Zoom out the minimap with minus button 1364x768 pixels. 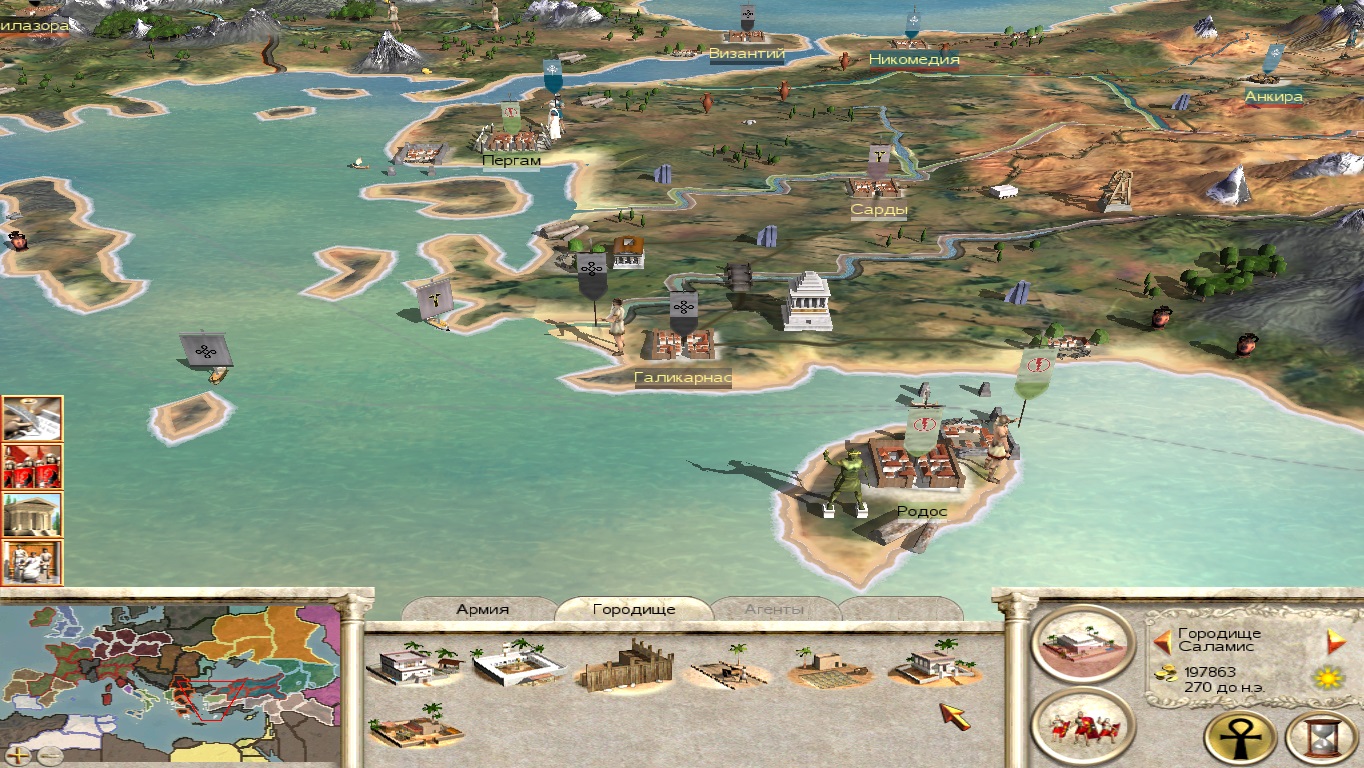pos(48,755)
